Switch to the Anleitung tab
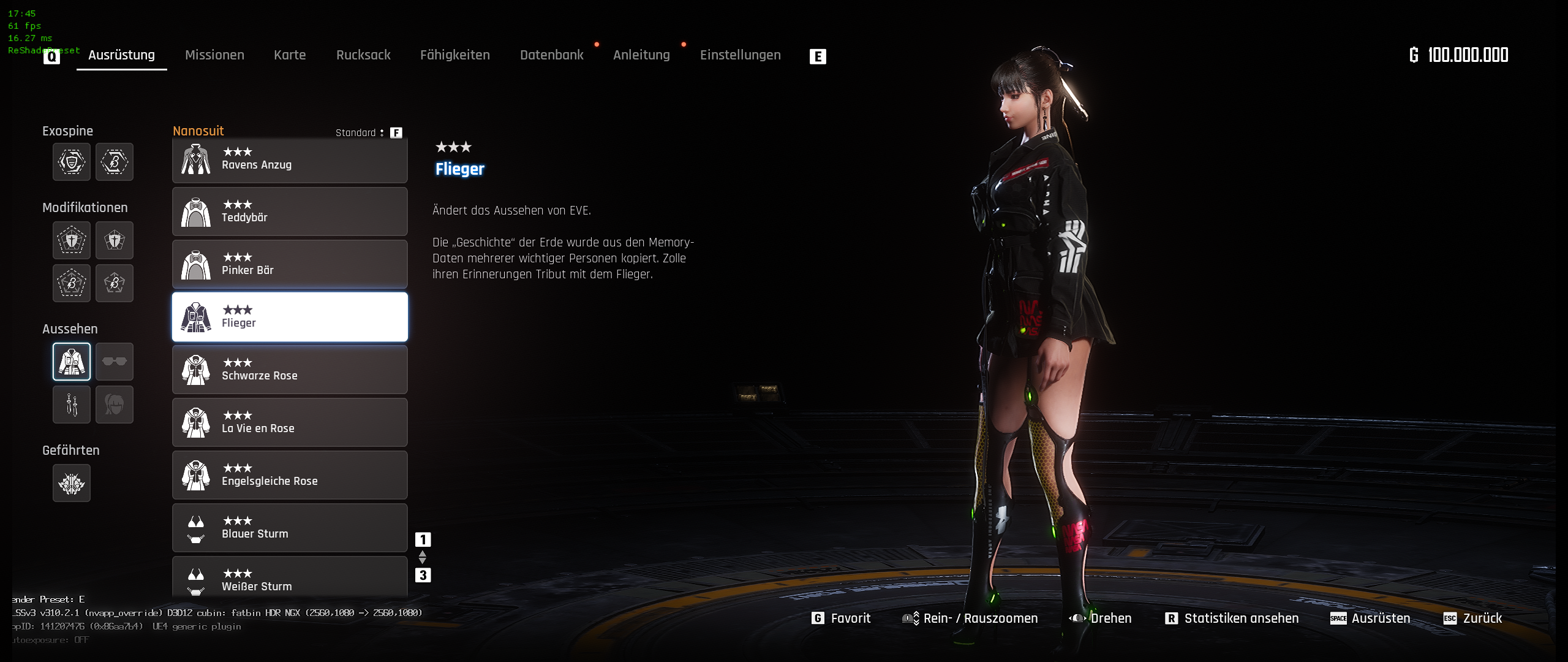This screenshot has width=1568, height=662. 641,55
